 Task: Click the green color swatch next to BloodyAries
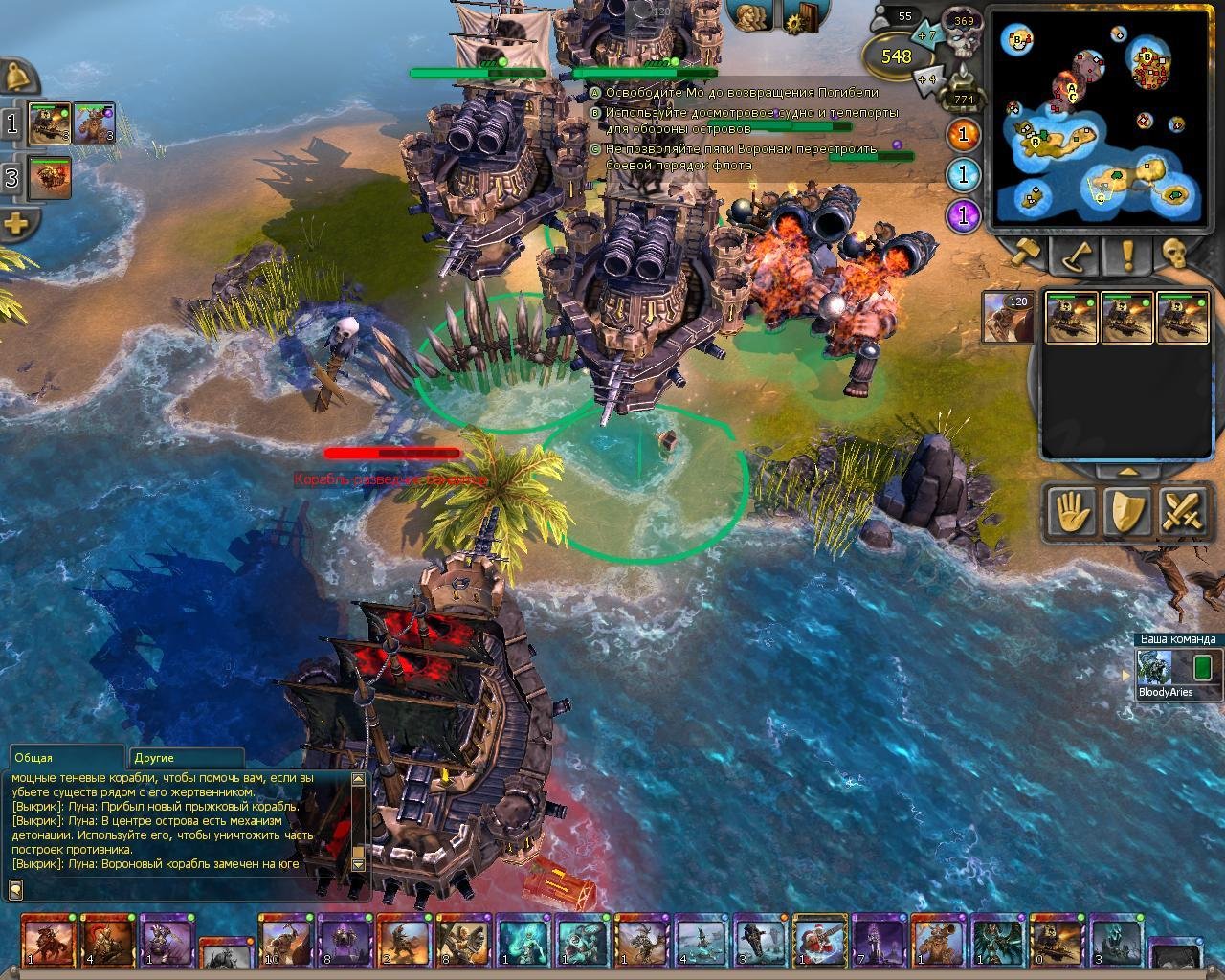[x=1204, y=667]
